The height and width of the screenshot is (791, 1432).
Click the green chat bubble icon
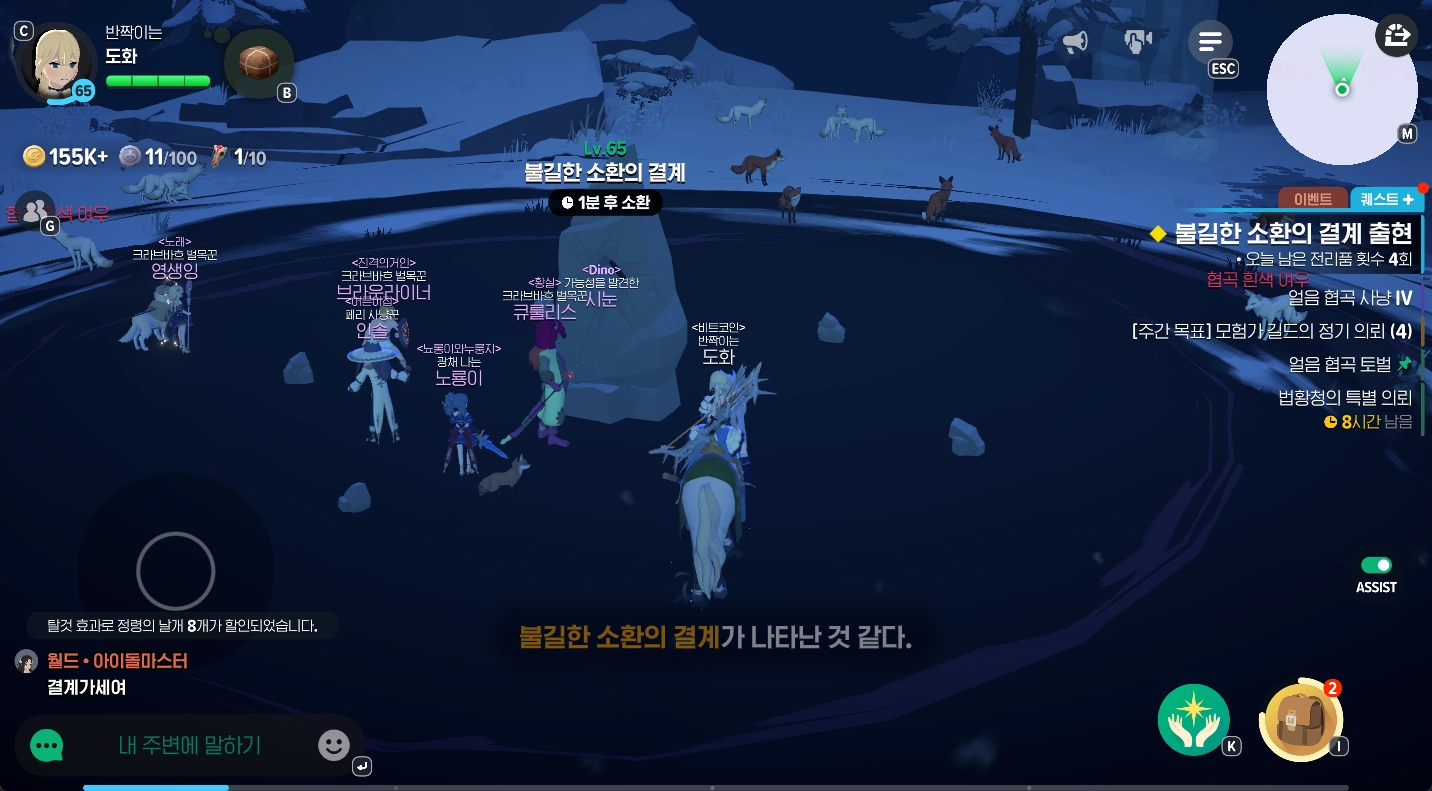pyautogui.click(x=47, y=745)
